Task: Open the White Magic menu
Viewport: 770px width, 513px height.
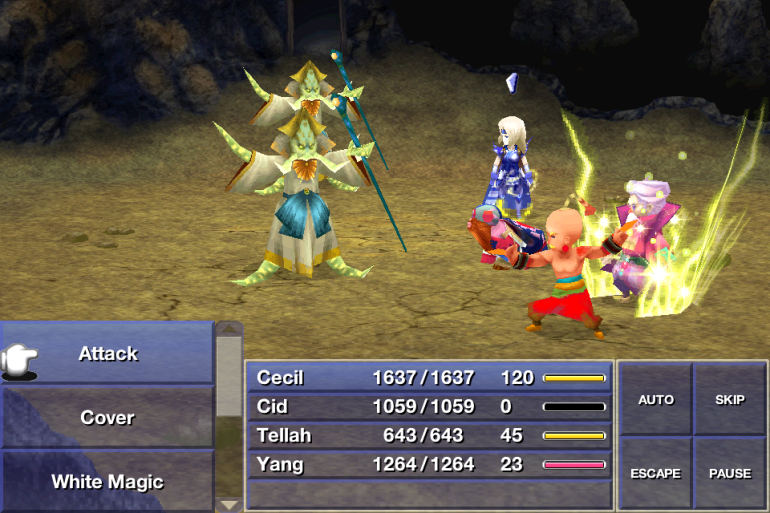Action: pos(108,481)
